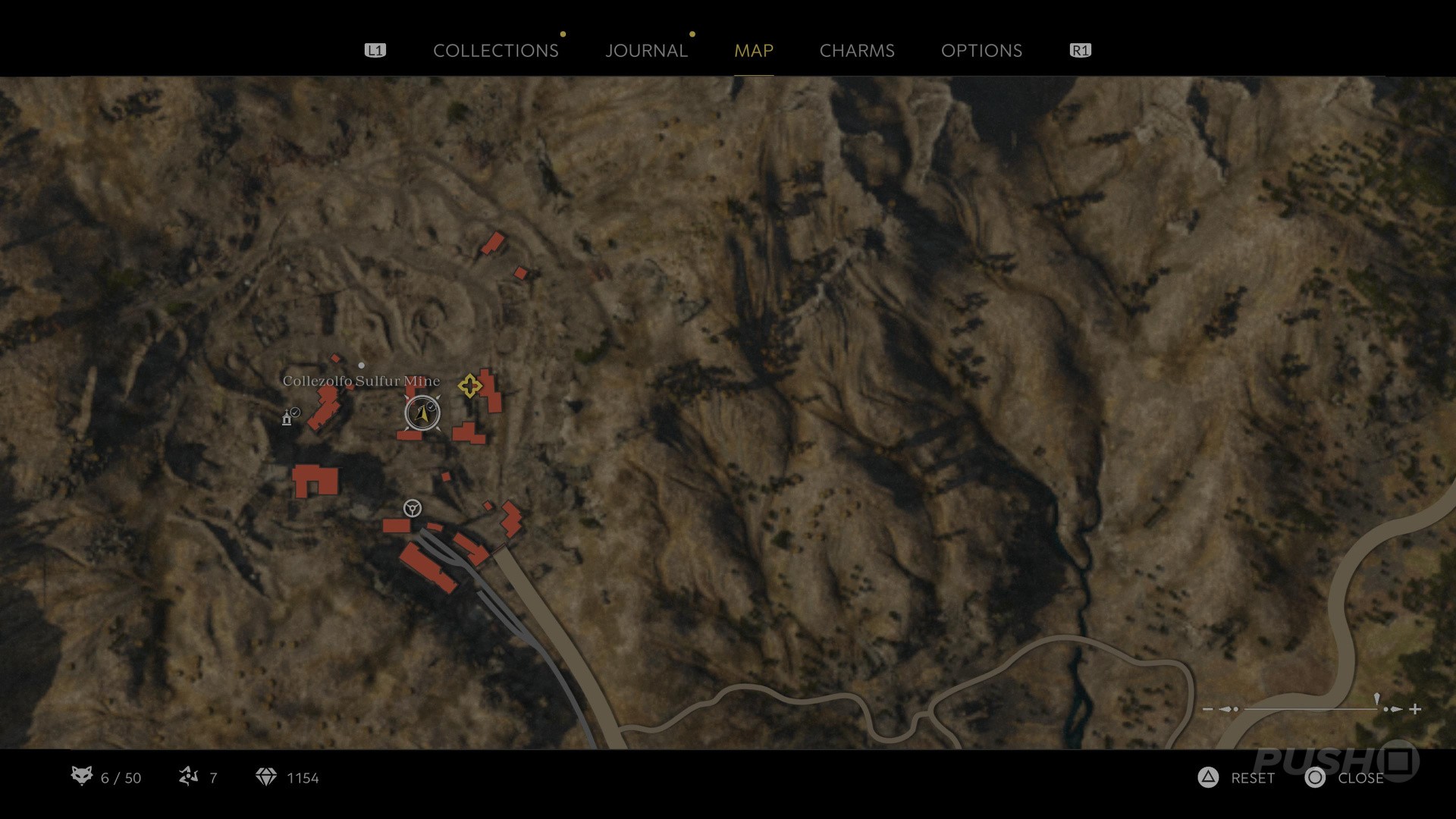The image size is (1456, 819).
Task: Select the Map tab
Action: tap(753, 51)
